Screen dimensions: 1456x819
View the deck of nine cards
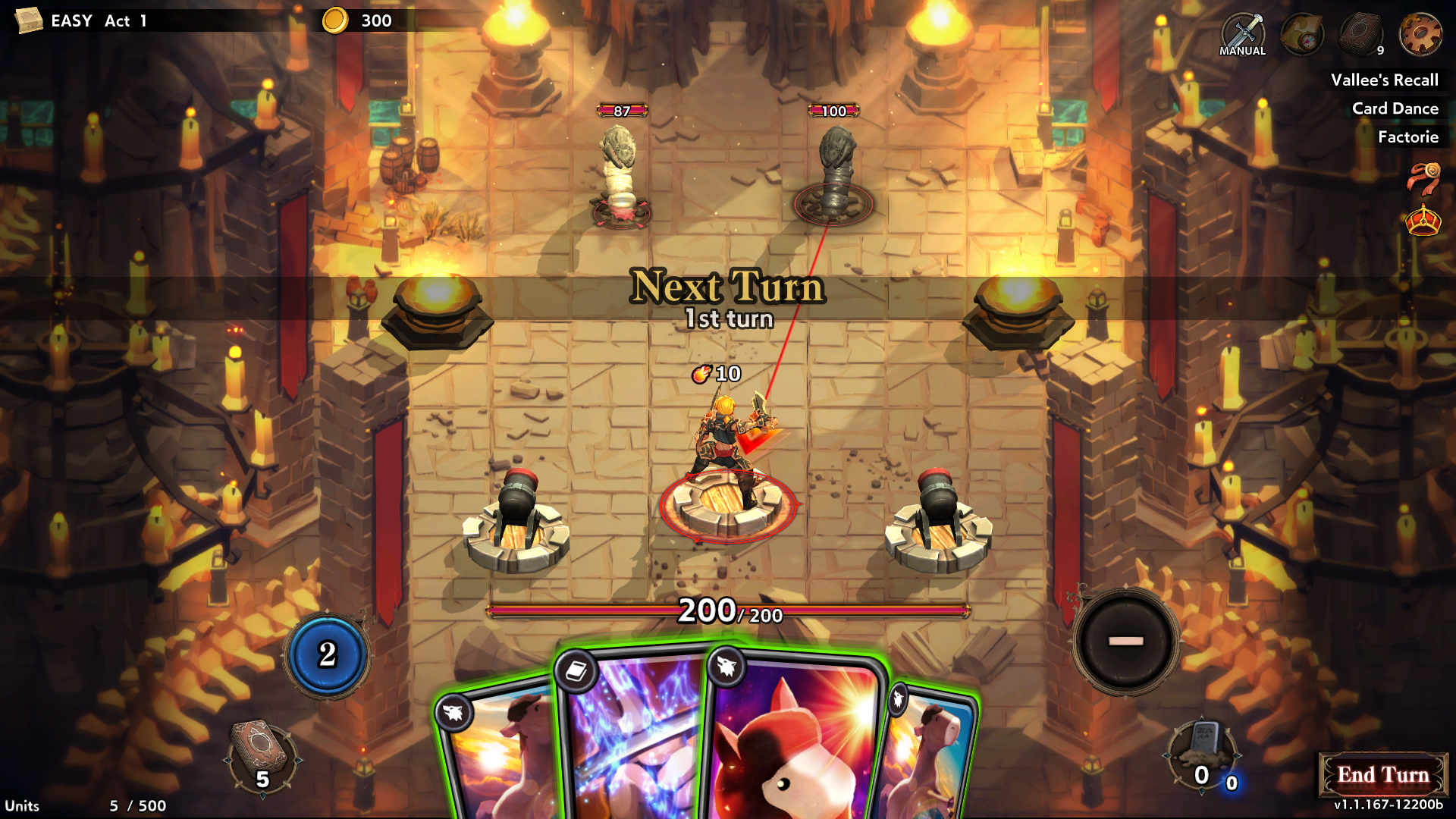click(x=1361, y=35)
